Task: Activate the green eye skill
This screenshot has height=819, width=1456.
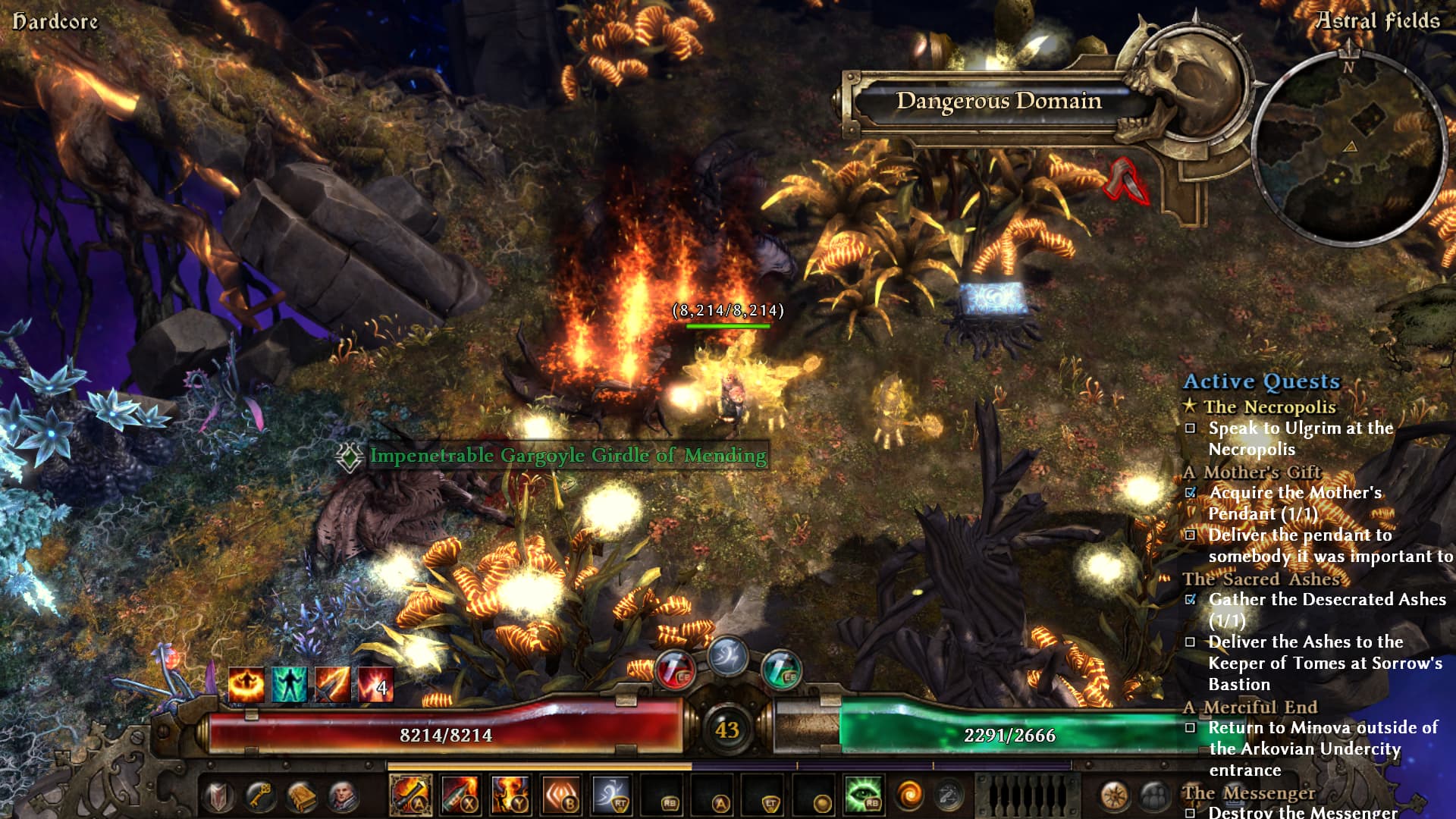Action: pos(863,796)
